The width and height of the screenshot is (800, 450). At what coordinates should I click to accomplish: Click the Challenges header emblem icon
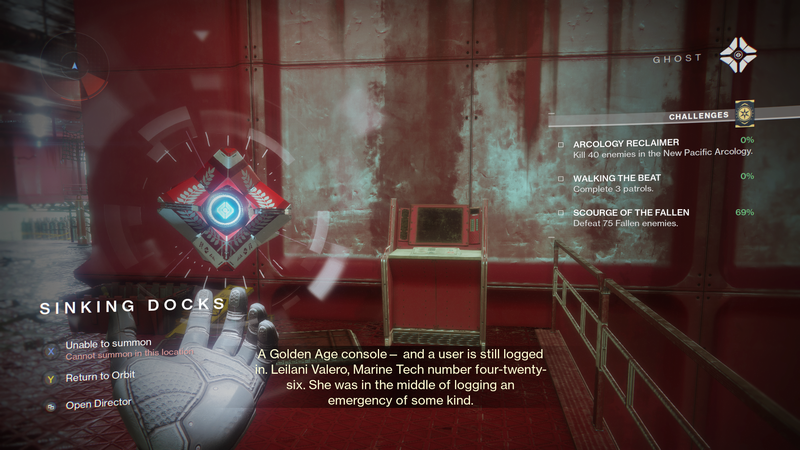coord(744,114)
